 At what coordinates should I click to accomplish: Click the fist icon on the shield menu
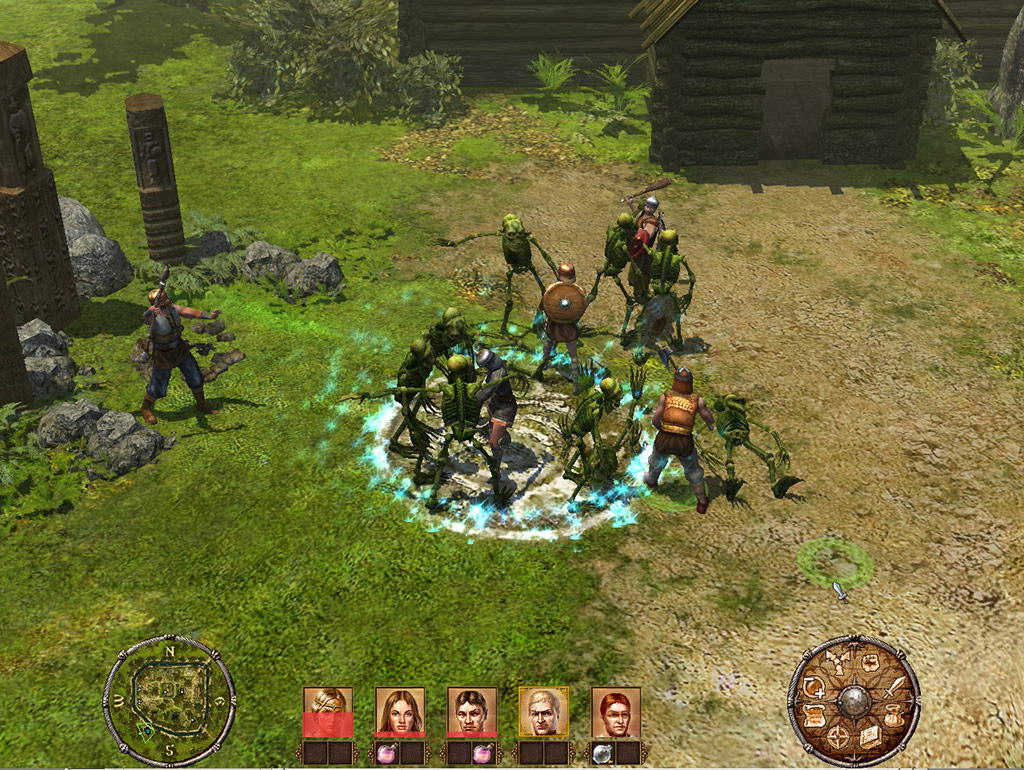pos(870,663)
